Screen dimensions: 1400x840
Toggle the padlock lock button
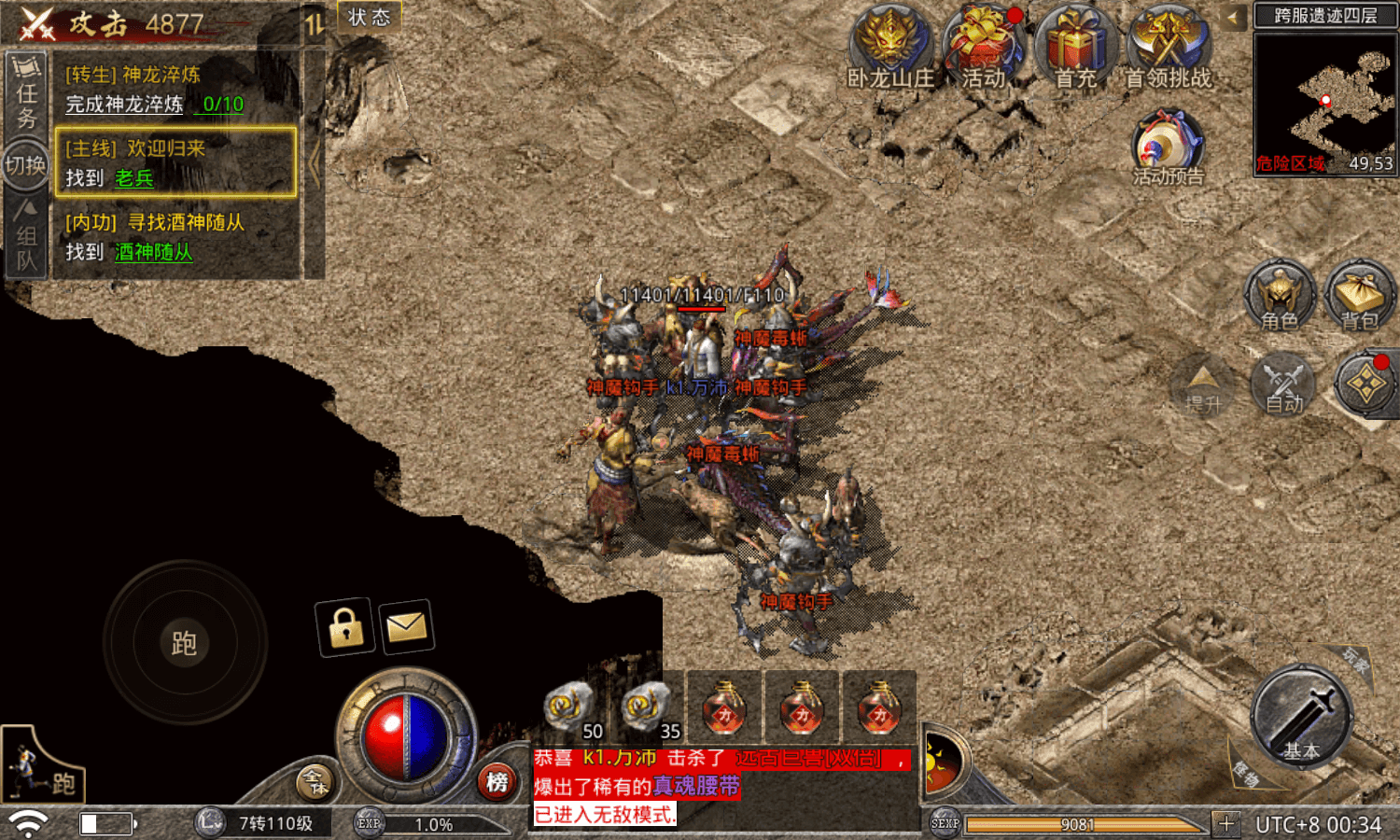coord(345,626)
